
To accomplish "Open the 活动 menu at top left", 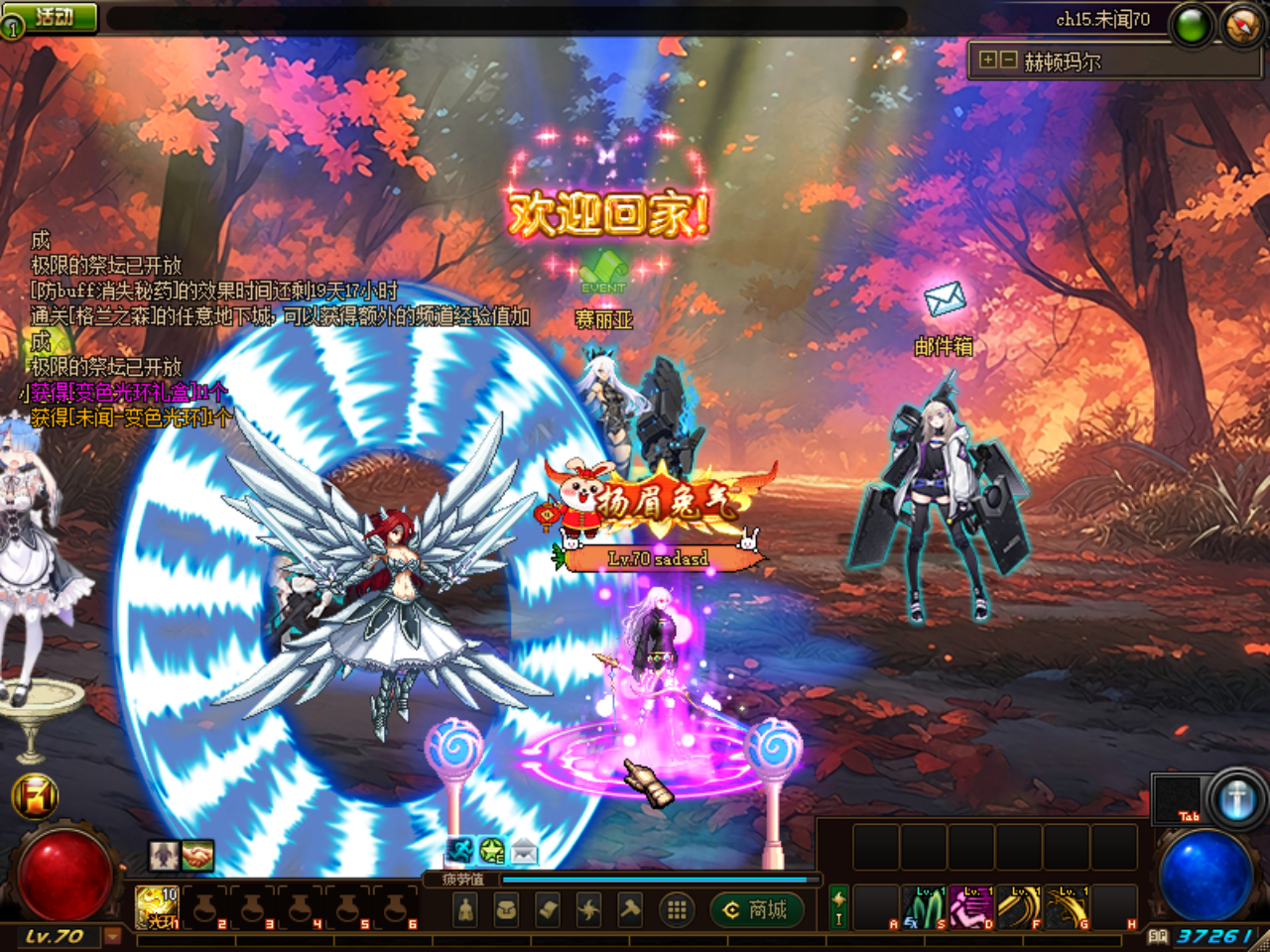I will pos(55,14).
